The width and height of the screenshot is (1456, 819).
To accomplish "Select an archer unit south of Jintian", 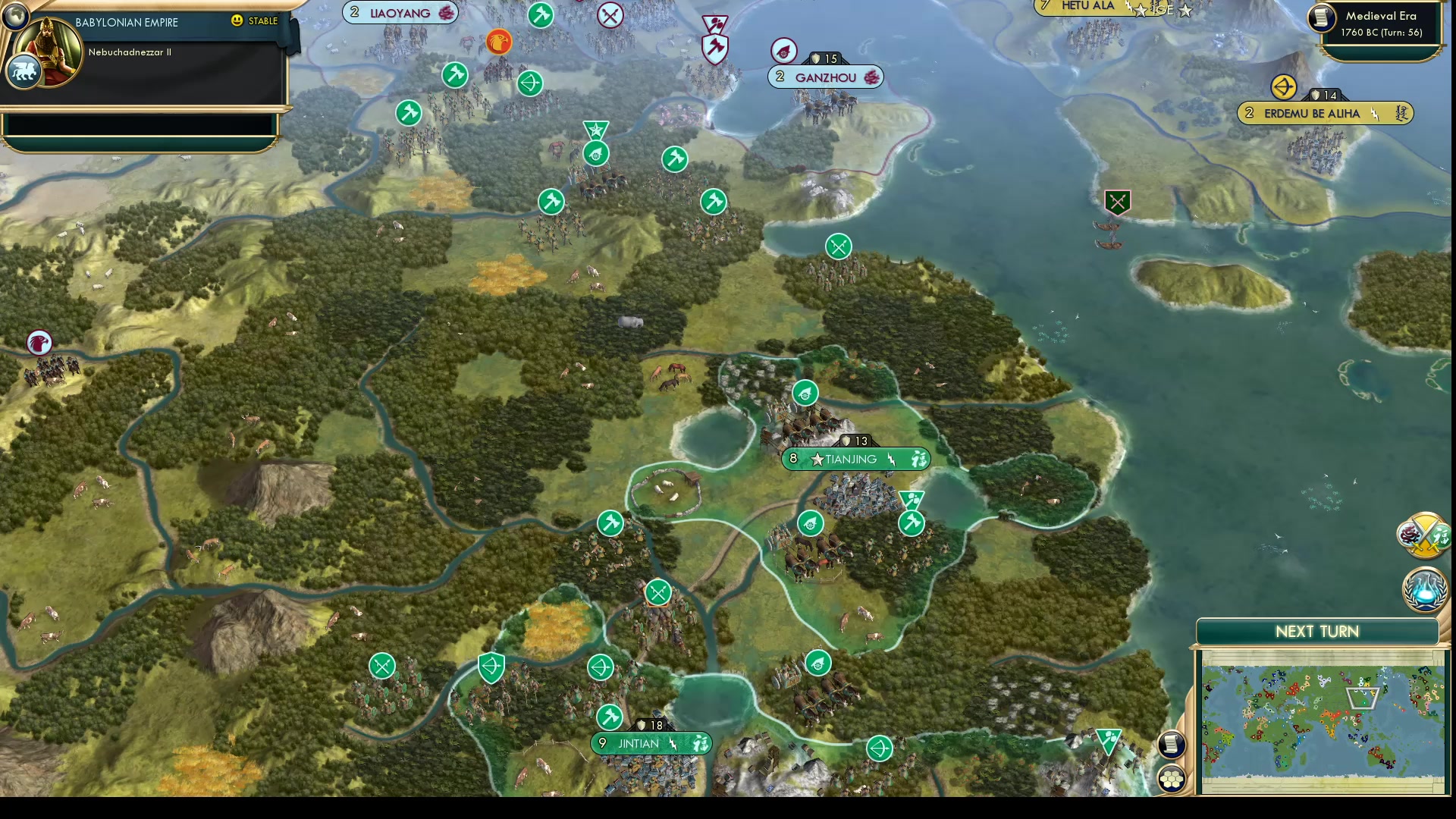I will [879, 747].
